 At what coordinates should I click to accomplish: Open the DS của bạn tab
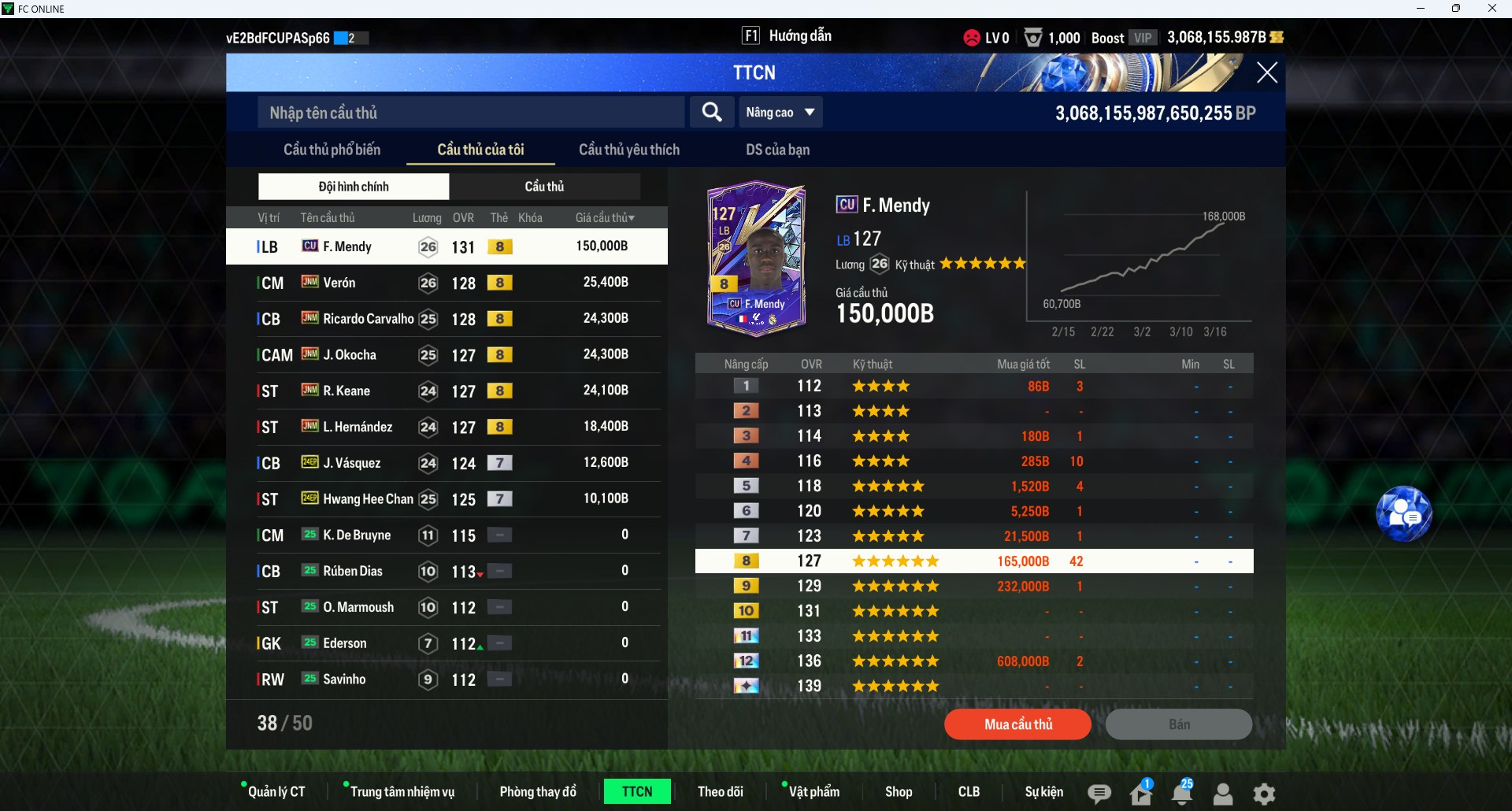(777, 150)
